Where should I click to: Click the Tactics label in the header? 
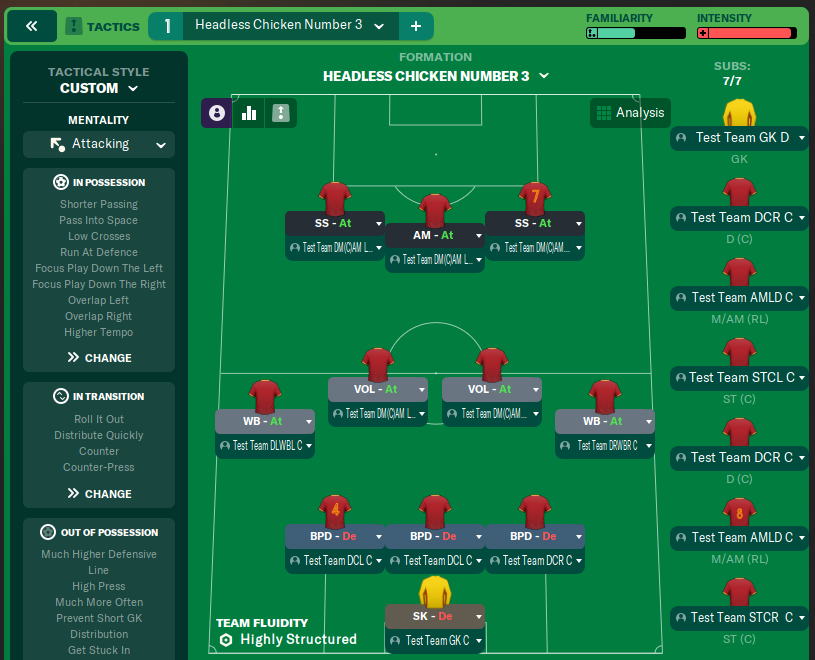[102, 26]
